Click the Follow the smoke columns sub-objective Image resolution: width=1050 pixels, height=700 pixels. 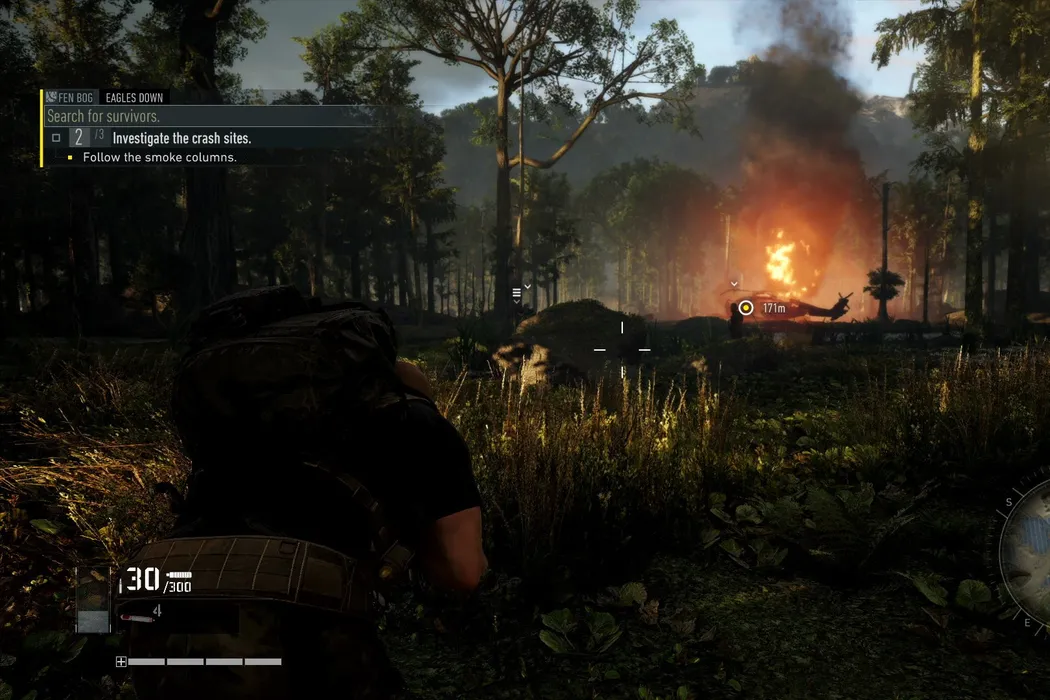pyautogui.click(x=159, y=158)
